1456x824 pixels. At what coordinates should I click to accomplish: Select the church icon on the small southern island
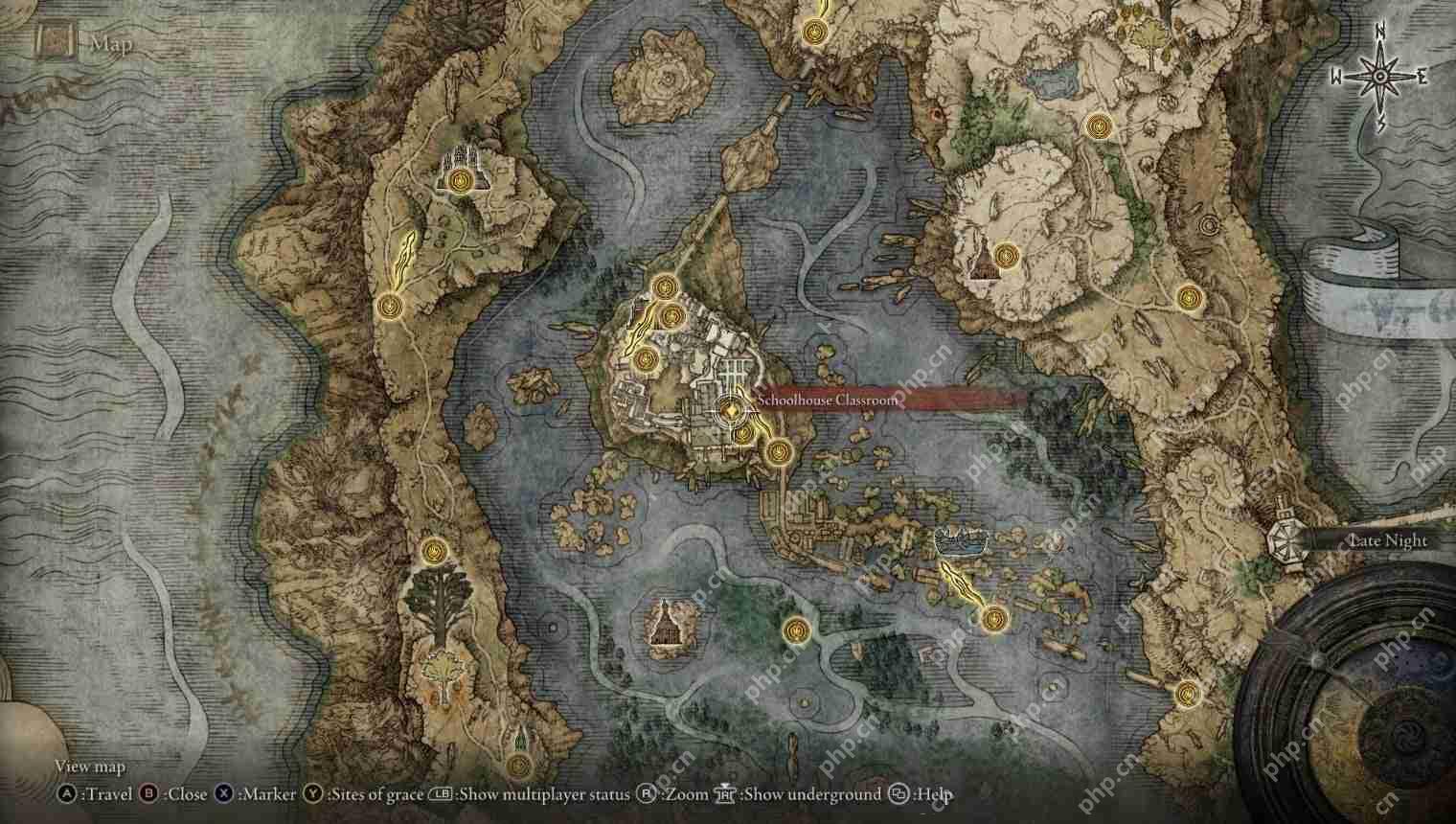point(666,628)
